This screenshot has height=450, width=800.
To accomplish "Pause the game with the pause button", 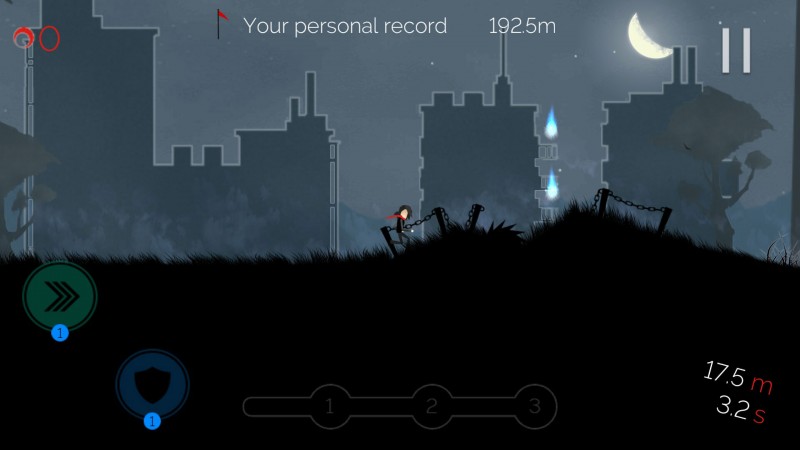I will point(736,49).
